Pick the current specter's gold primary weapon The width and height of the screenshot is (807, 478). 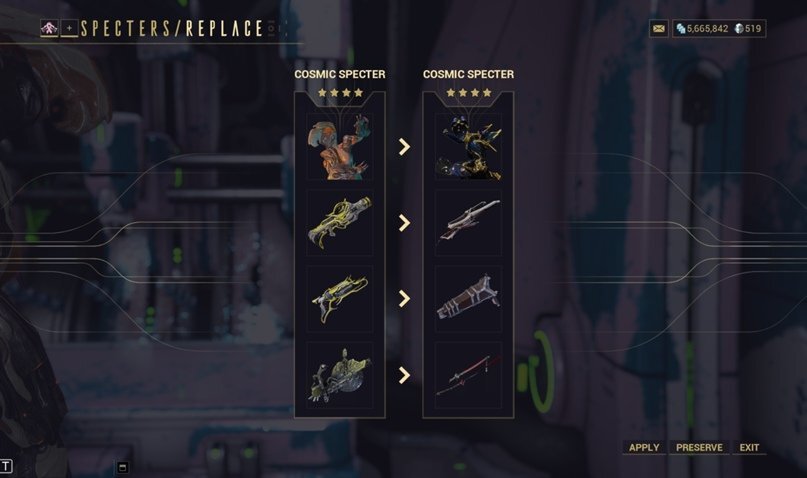point(339,222)
